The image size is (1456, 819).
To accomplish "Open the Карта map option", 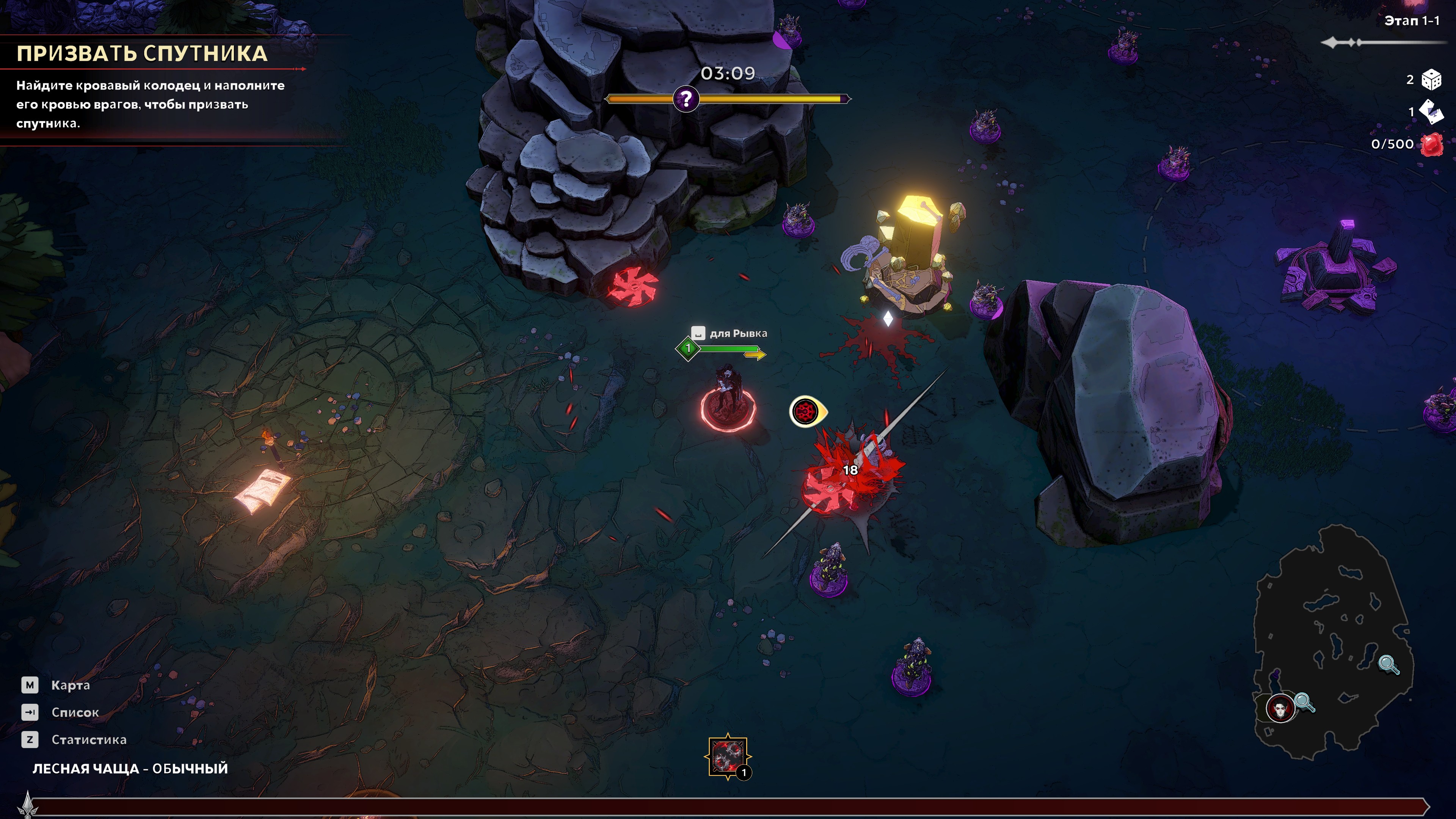I will (x=70, y=685).
